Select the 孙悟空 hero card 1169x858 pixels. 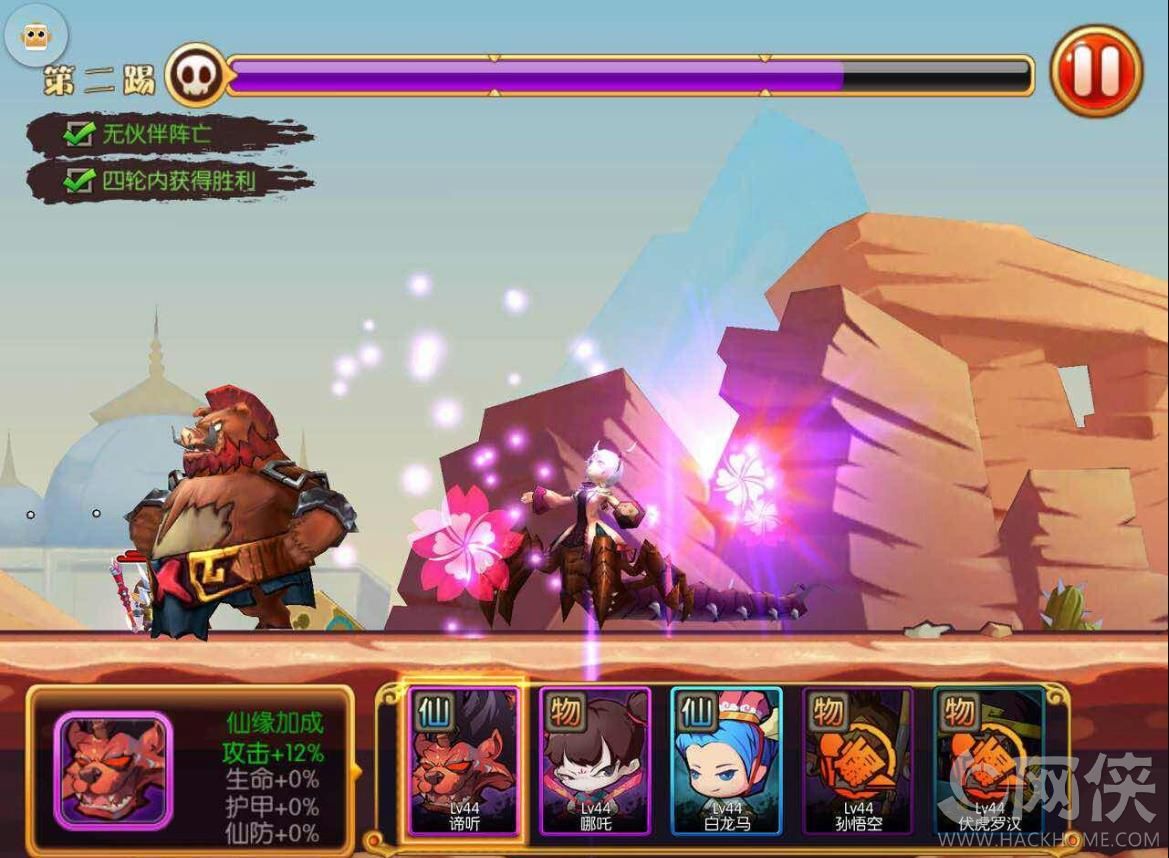(858, 761)
